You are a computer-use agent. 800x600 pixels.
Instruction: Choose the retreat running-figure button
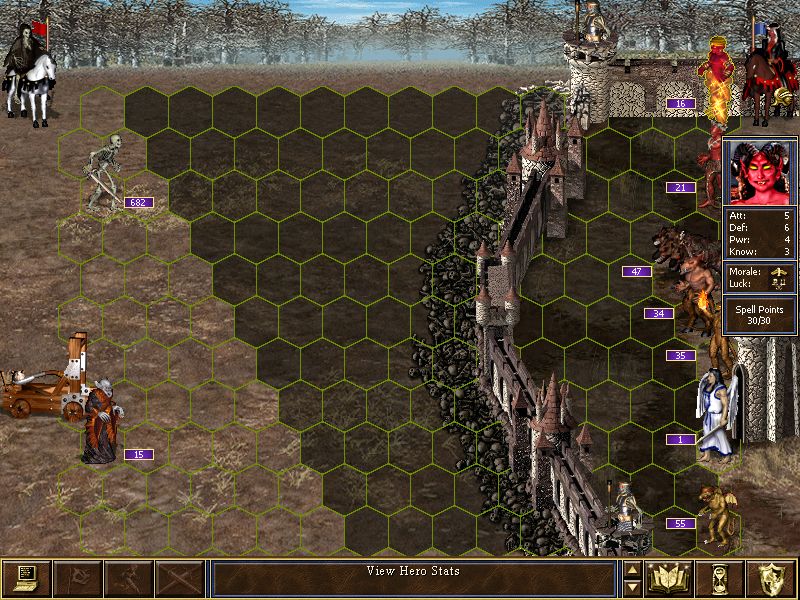click(x=128, y=578)
